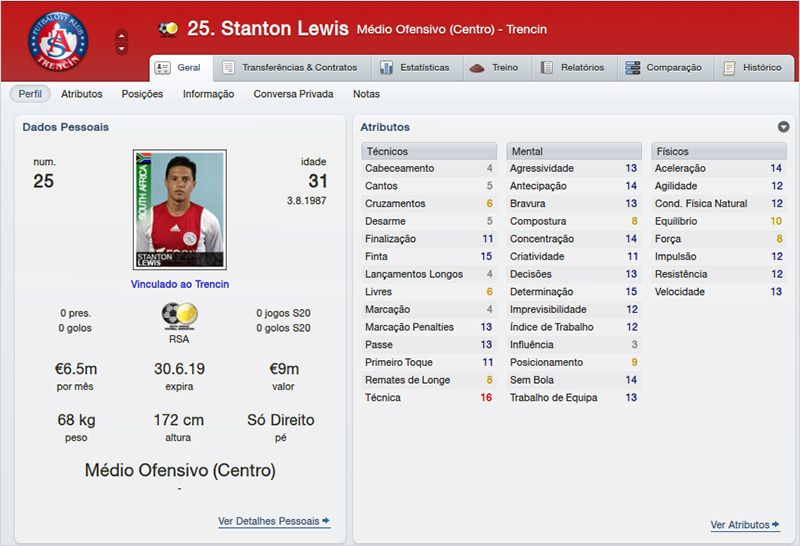Follow the Vinculado ao Trencin link

tap(180, 284)
